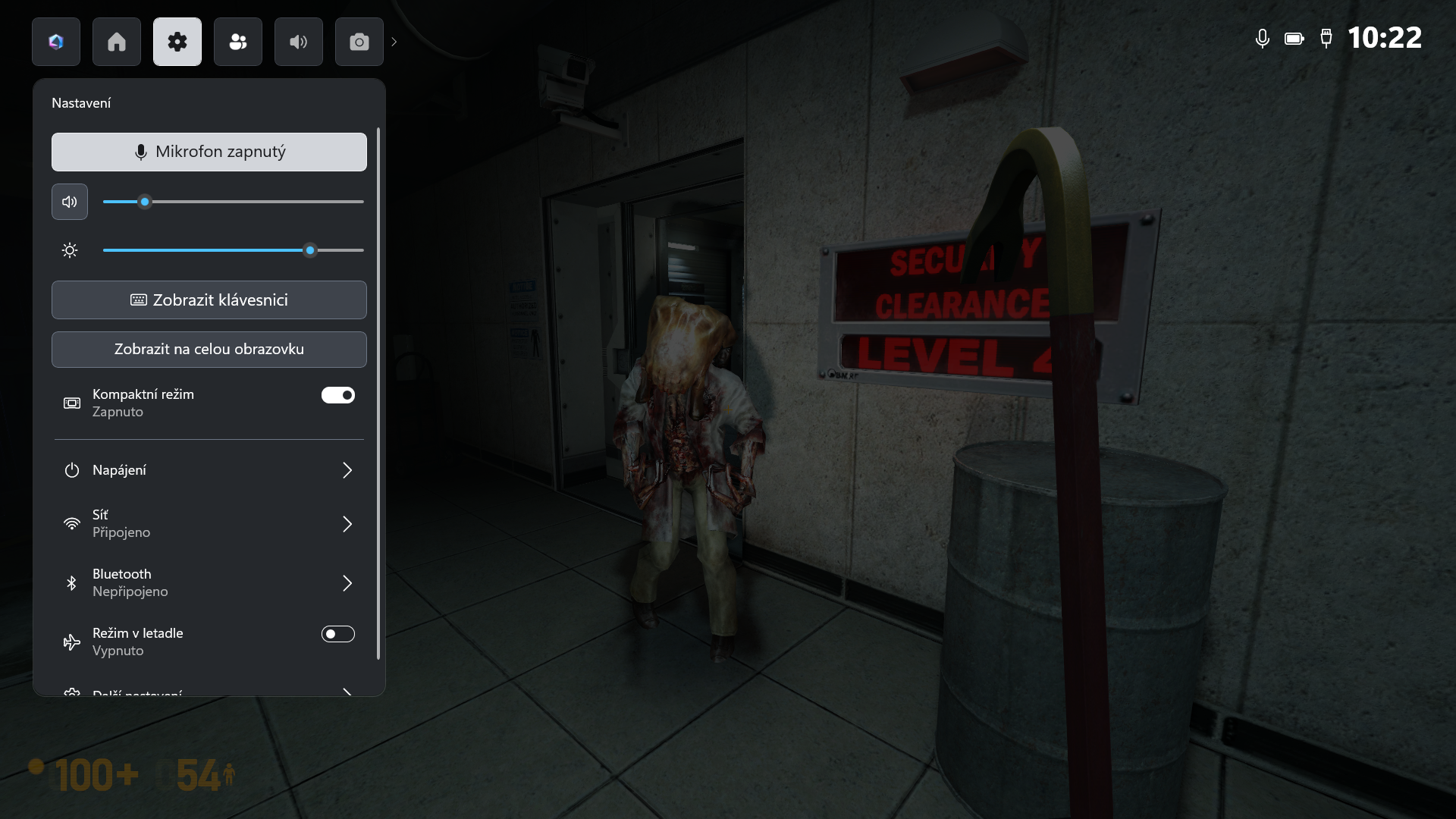Click the colorful logo tab
The image size is (1456, 819).
[56, 42]
